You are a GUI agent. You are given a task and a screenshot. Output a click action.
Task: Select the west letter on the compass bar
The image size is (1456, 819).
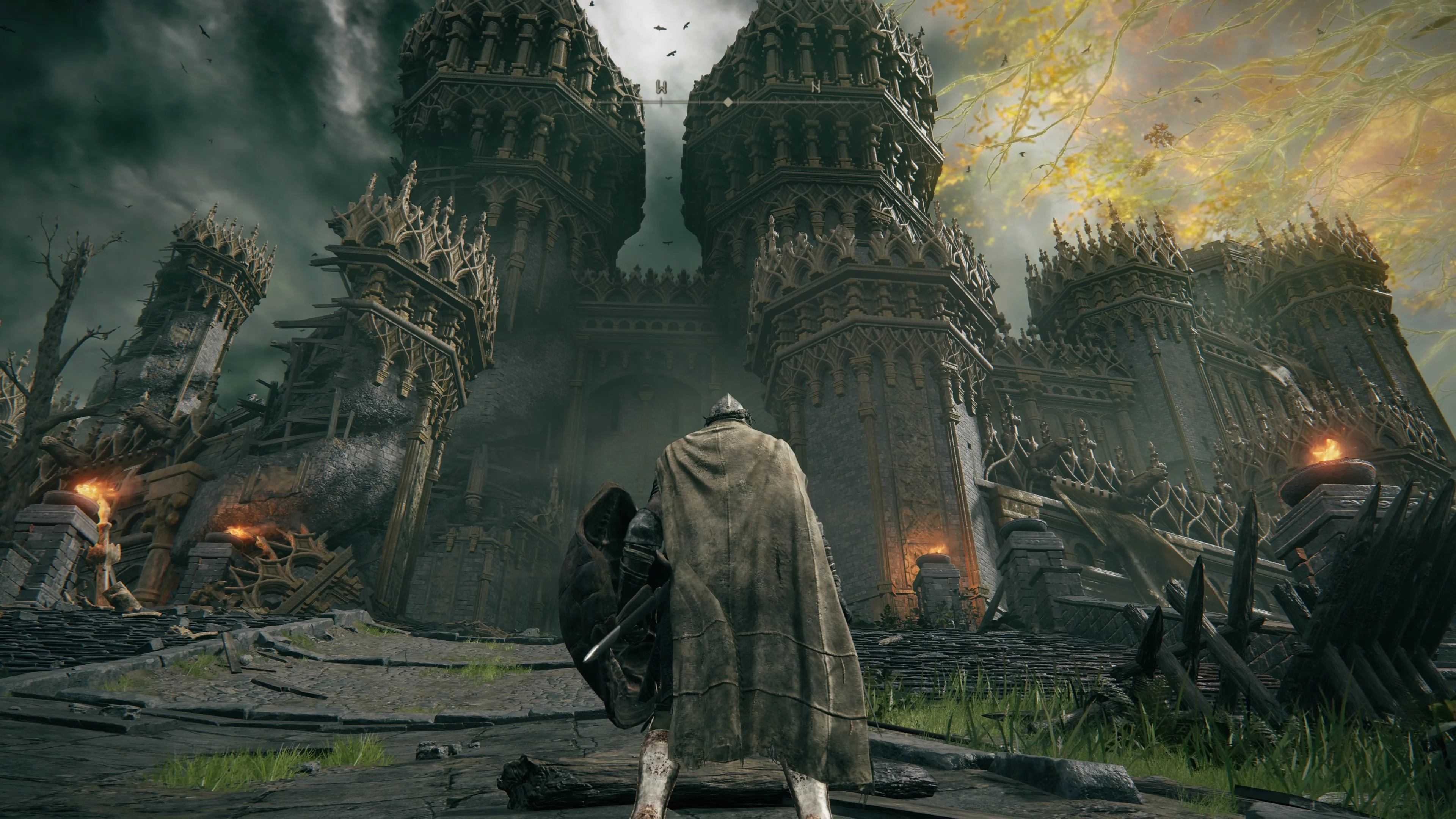click(661, 87)
